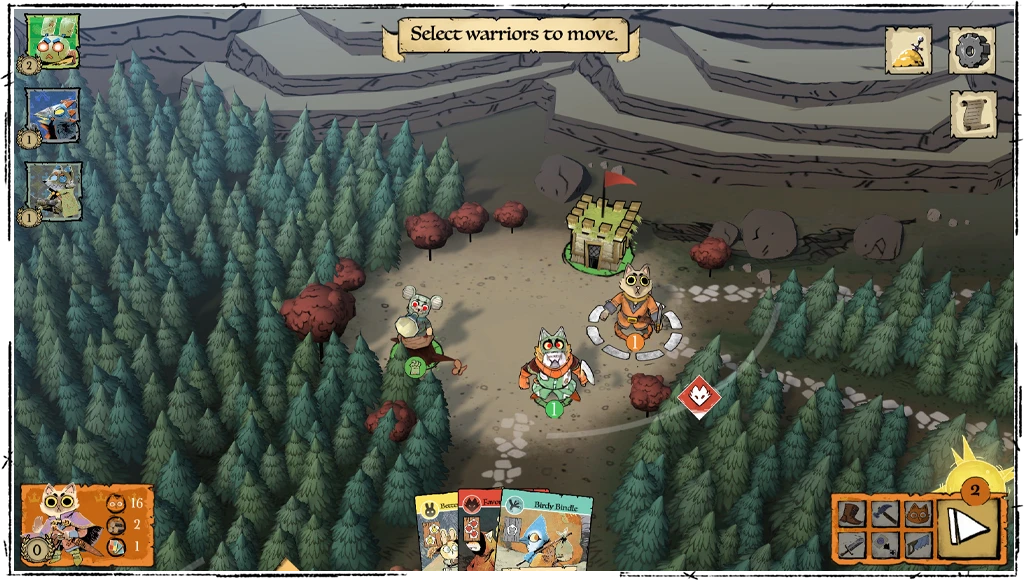
Task: Choose the Birdy Bindle card
Action: coord(548,535)
